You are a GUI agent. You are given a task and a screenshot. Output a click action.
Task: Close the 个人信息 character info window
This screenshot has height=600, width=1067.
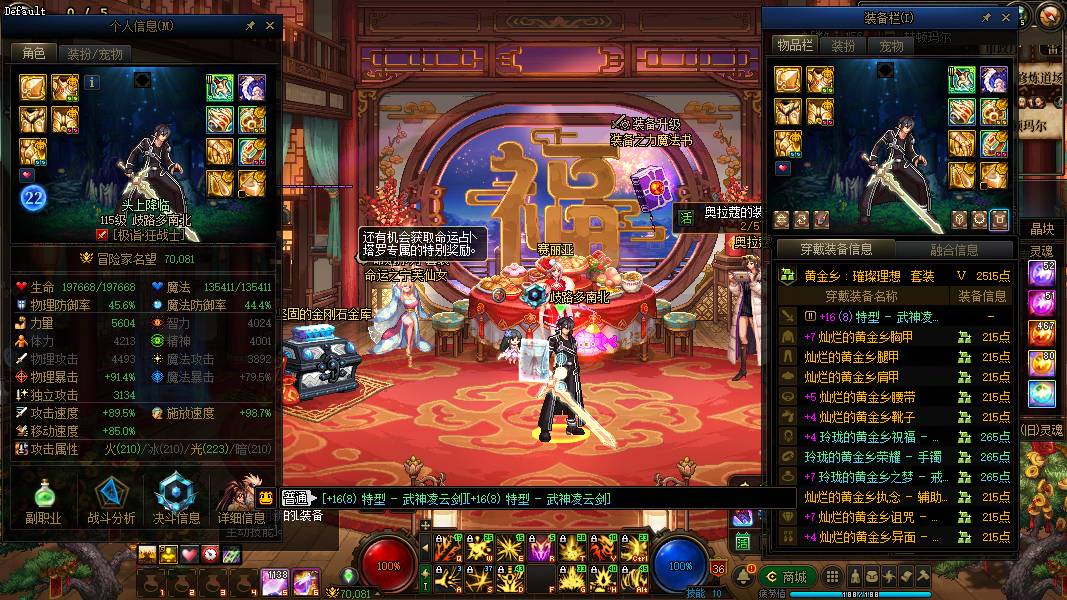270,26
